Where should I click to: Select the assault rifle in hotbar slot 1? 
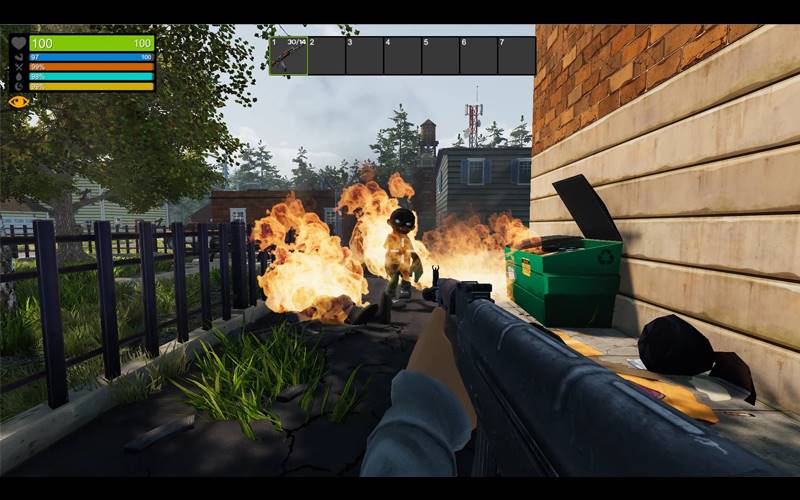point(288,56)
